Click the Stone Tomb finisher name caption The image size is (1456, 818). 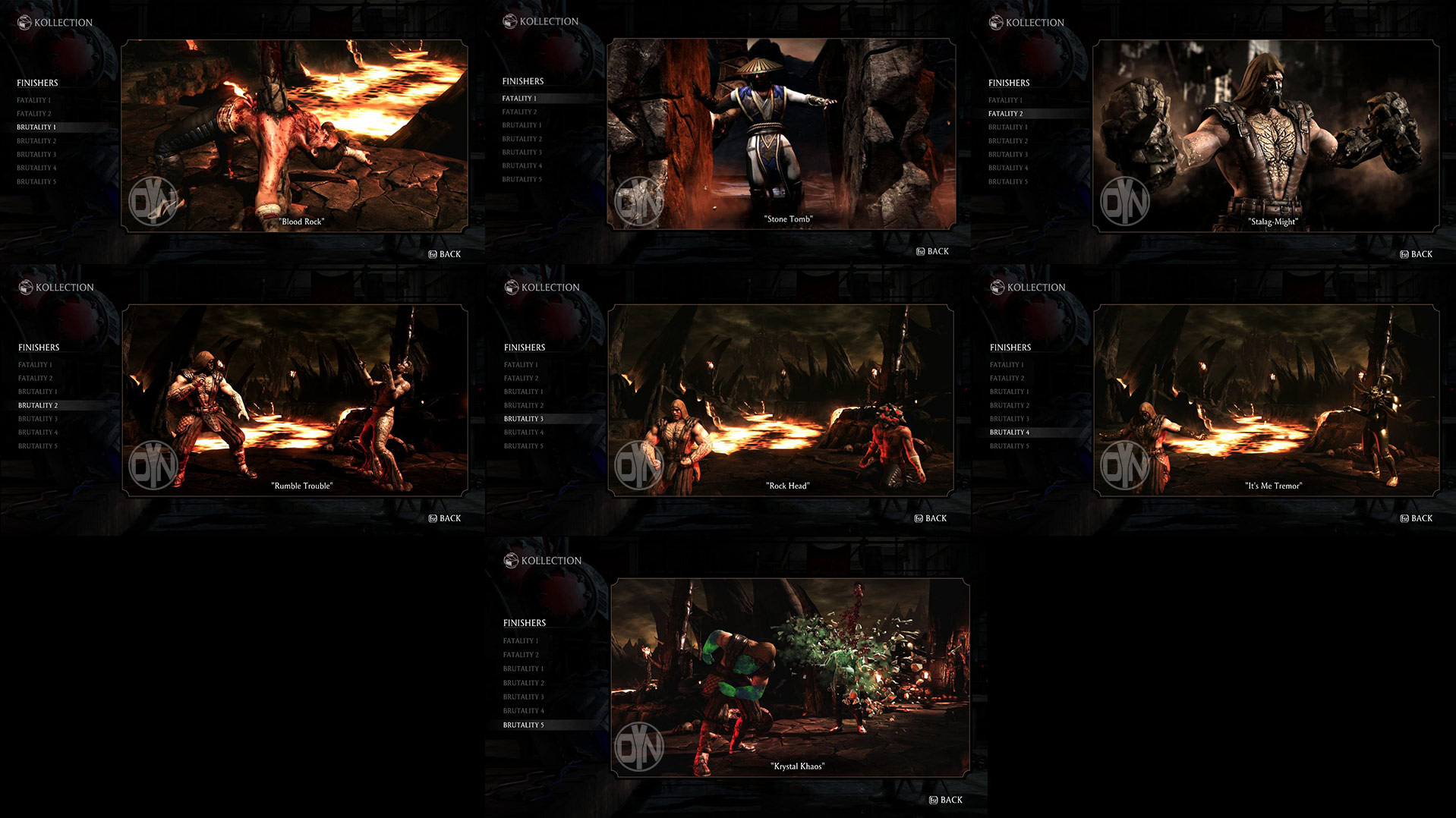788,218
